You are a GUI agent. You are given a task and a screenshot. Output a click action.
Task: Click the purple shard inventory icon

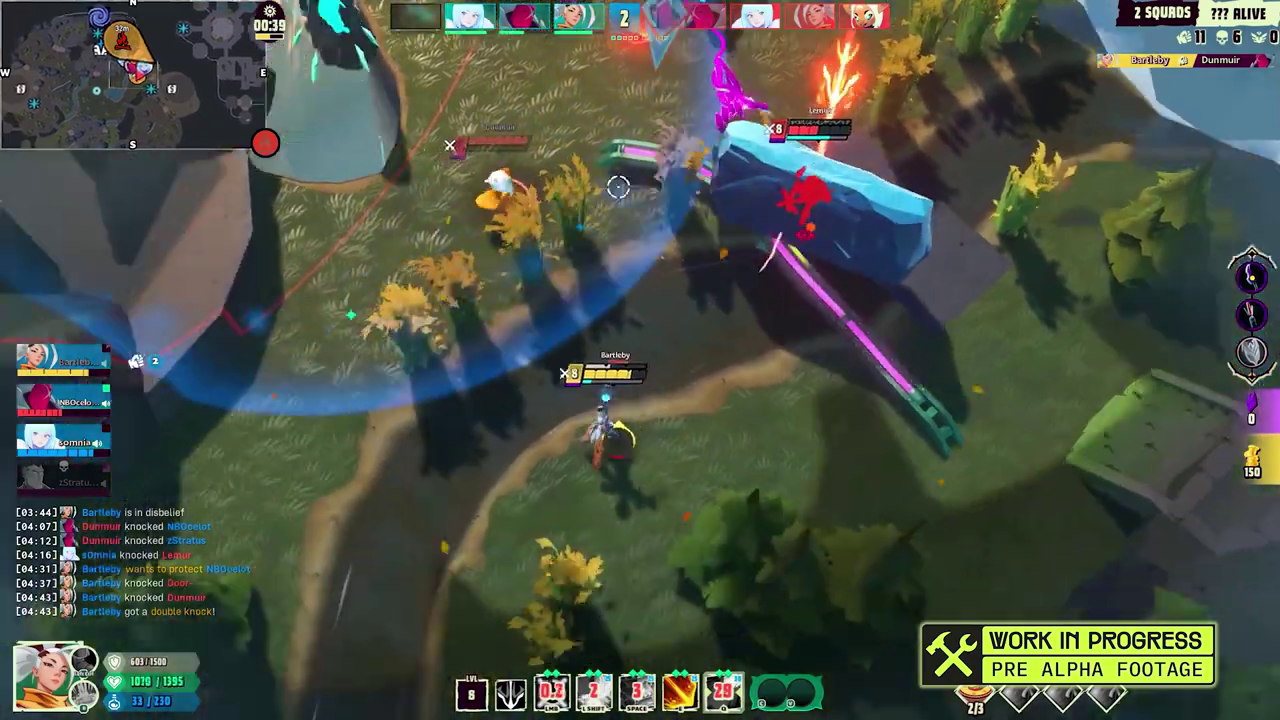pyautogui.click(x=1251, y=413)
